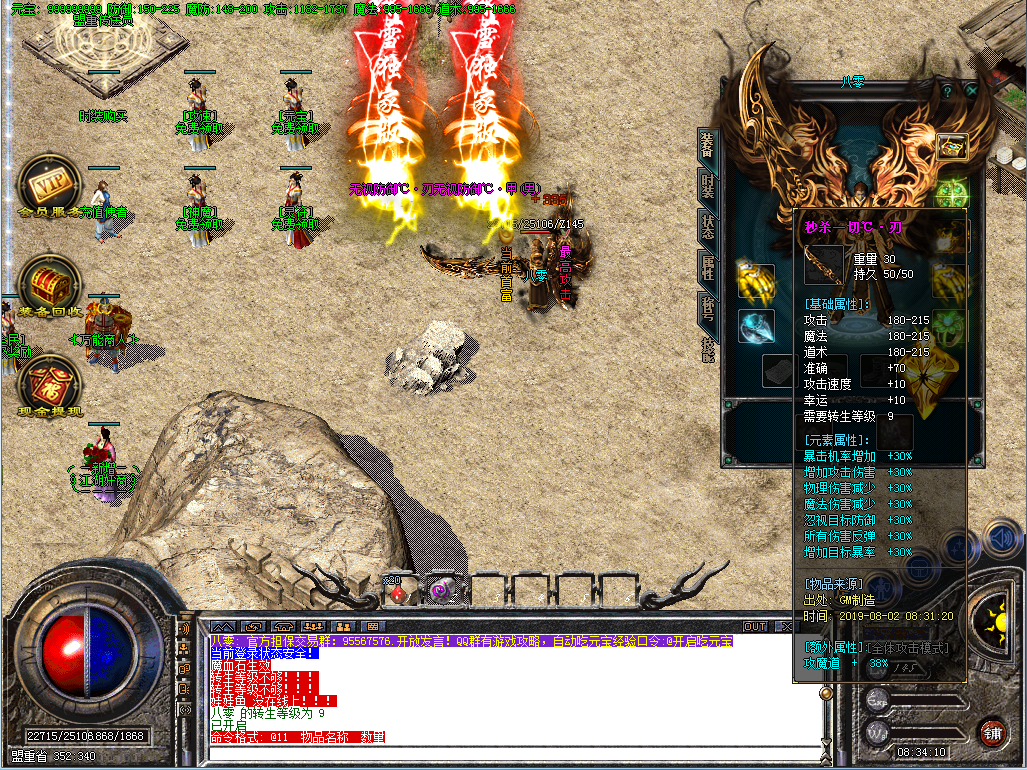
Task: Click the red potion in the hotbar
Action: click(397, 592)
